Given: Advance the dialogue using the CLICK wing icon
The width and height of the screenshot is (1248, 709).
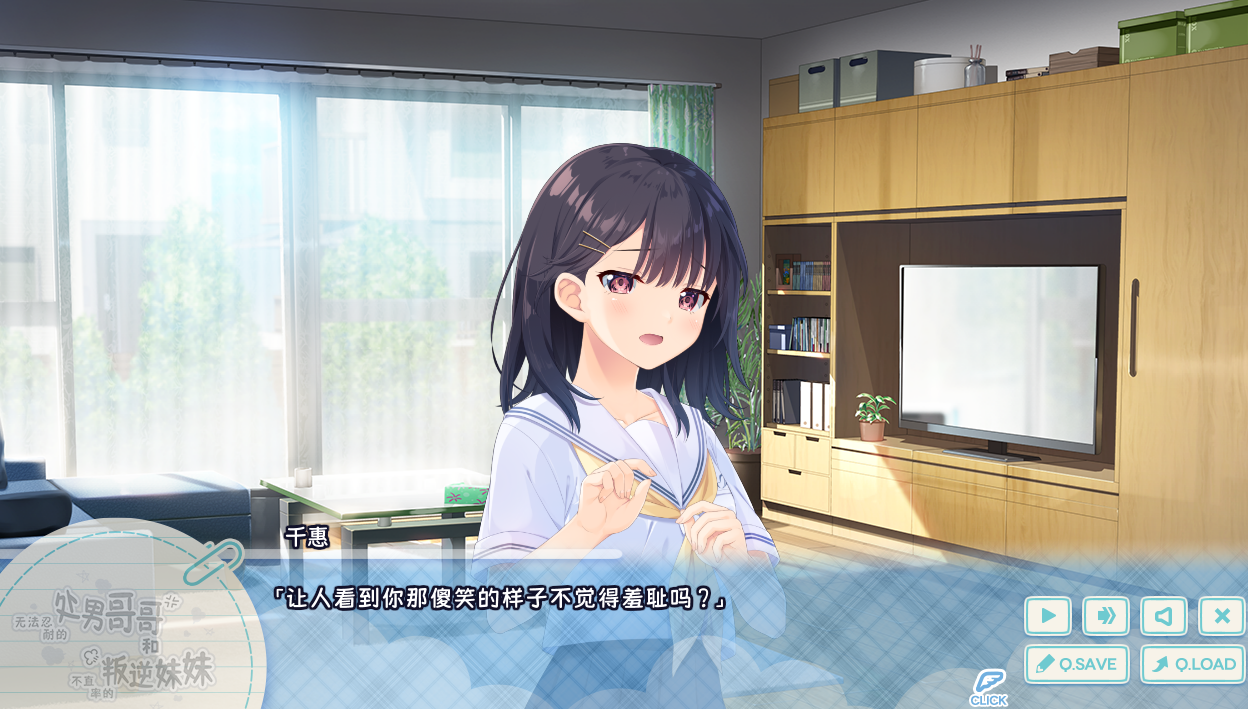Looking at the screenshot, I should point(988,686).
